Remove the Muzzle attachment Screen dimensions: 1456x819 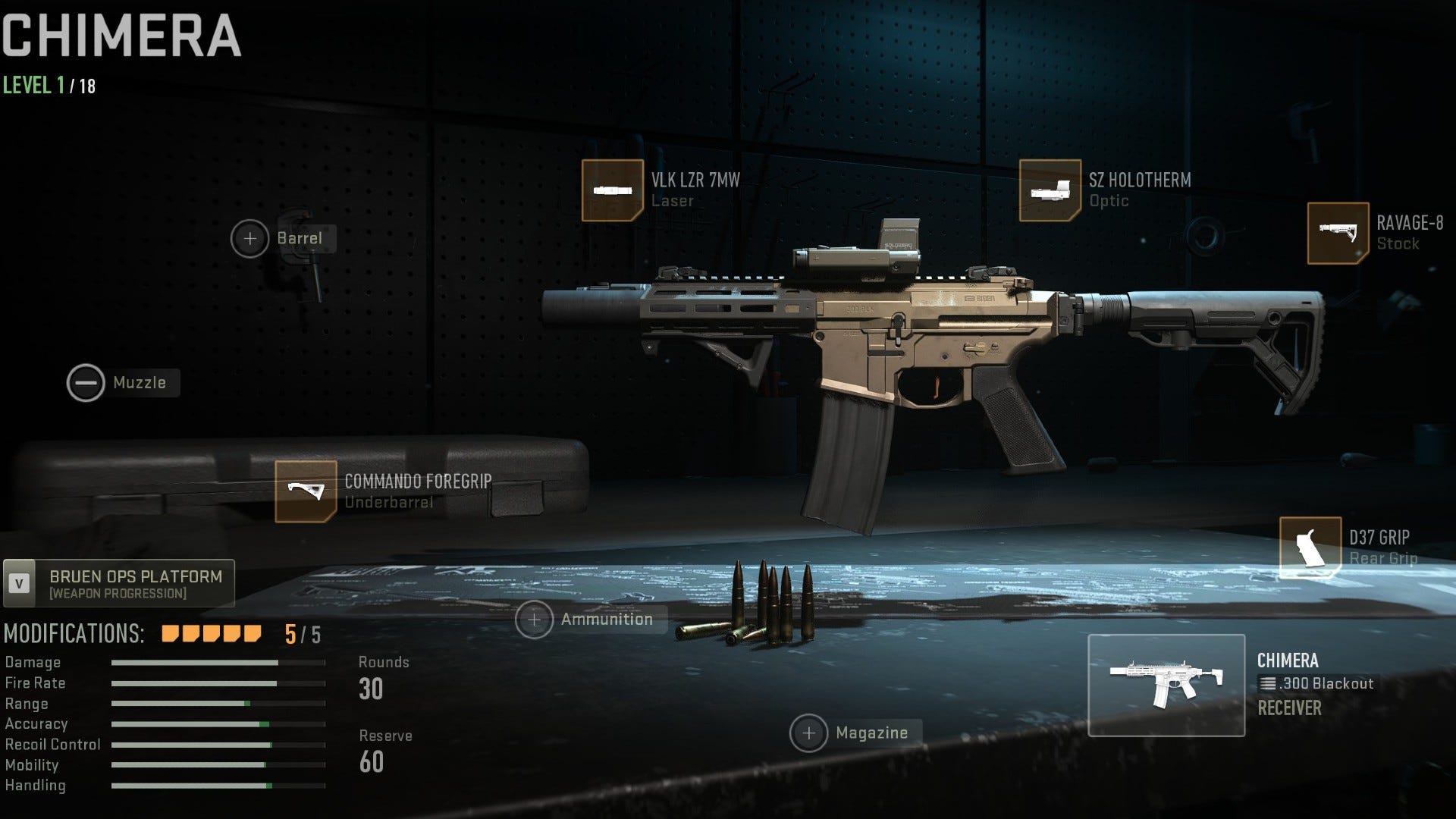coord(86,382)
